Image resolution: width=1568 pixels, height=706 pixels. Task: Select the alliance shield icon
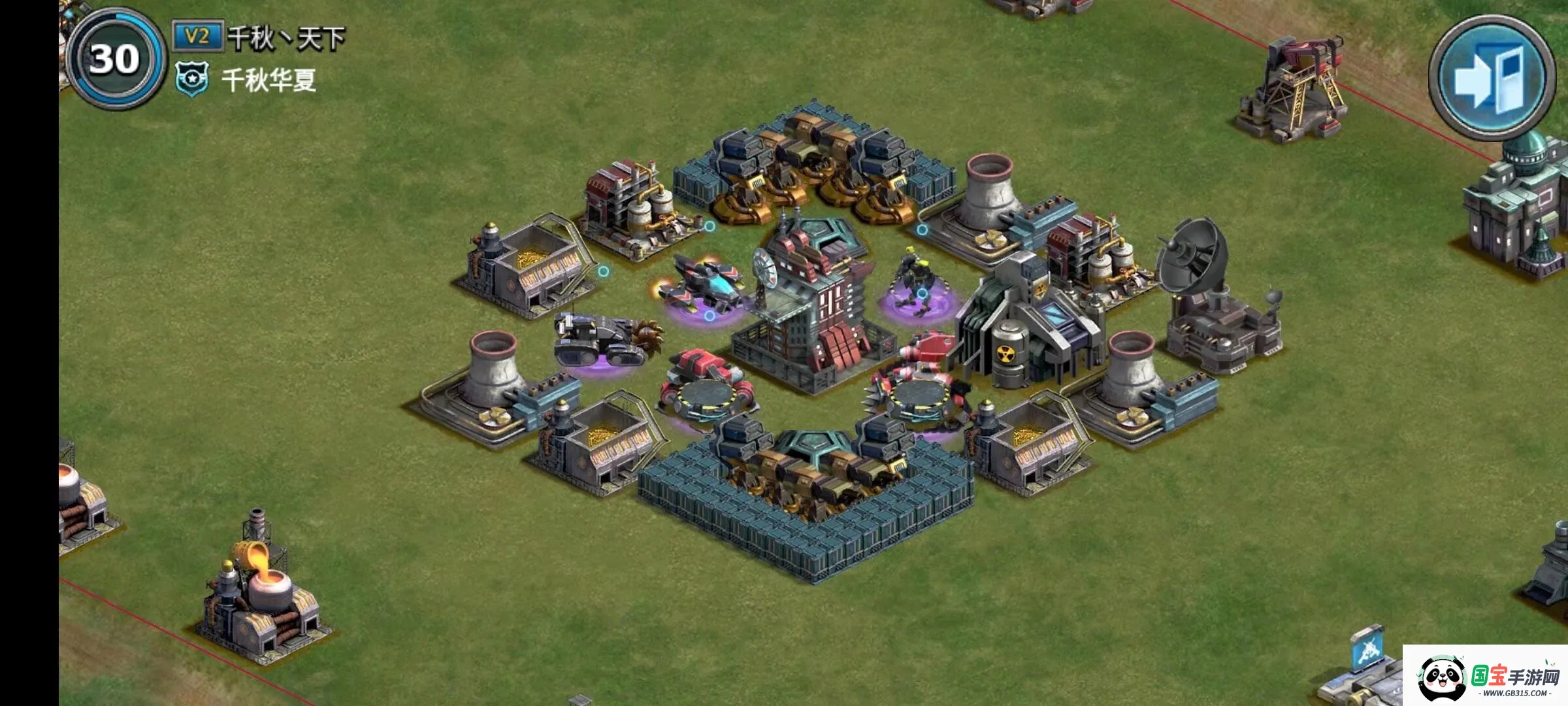pyautogui.click(x=192, y=79)
